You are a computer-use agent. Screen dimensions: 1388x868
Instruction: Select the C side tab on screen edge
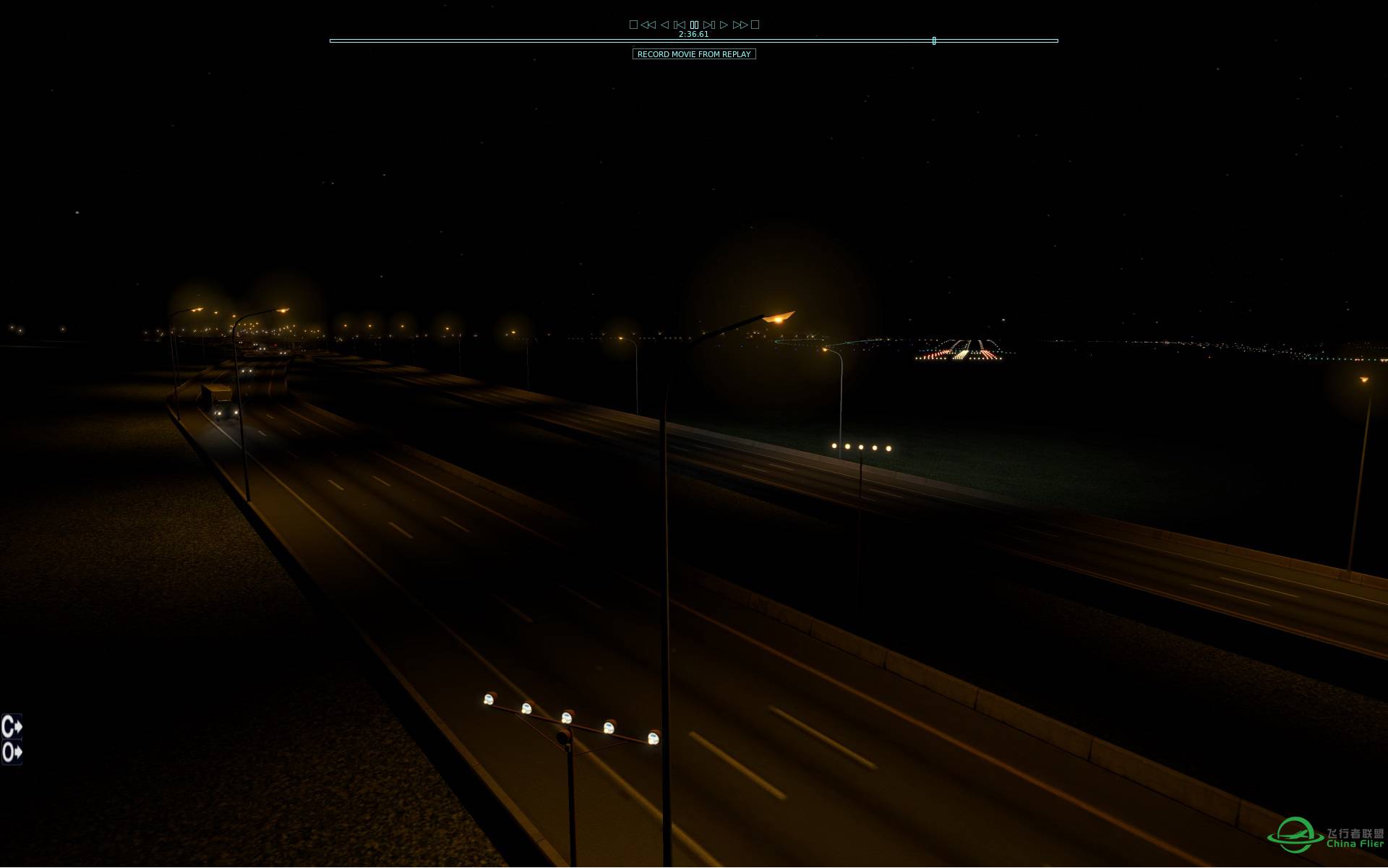[10, 728]
